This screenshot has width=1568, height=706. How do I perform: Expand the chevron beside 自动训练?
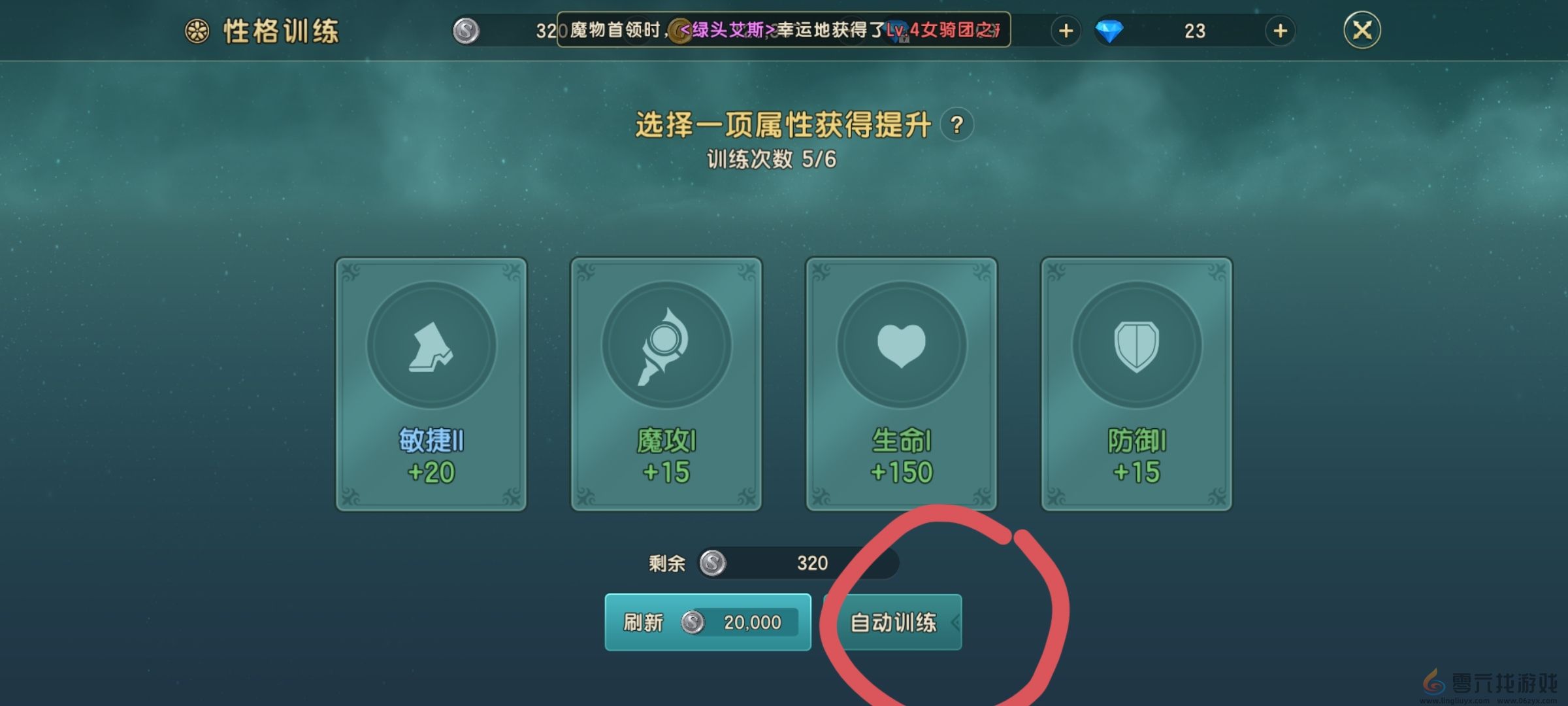point(954,623)
